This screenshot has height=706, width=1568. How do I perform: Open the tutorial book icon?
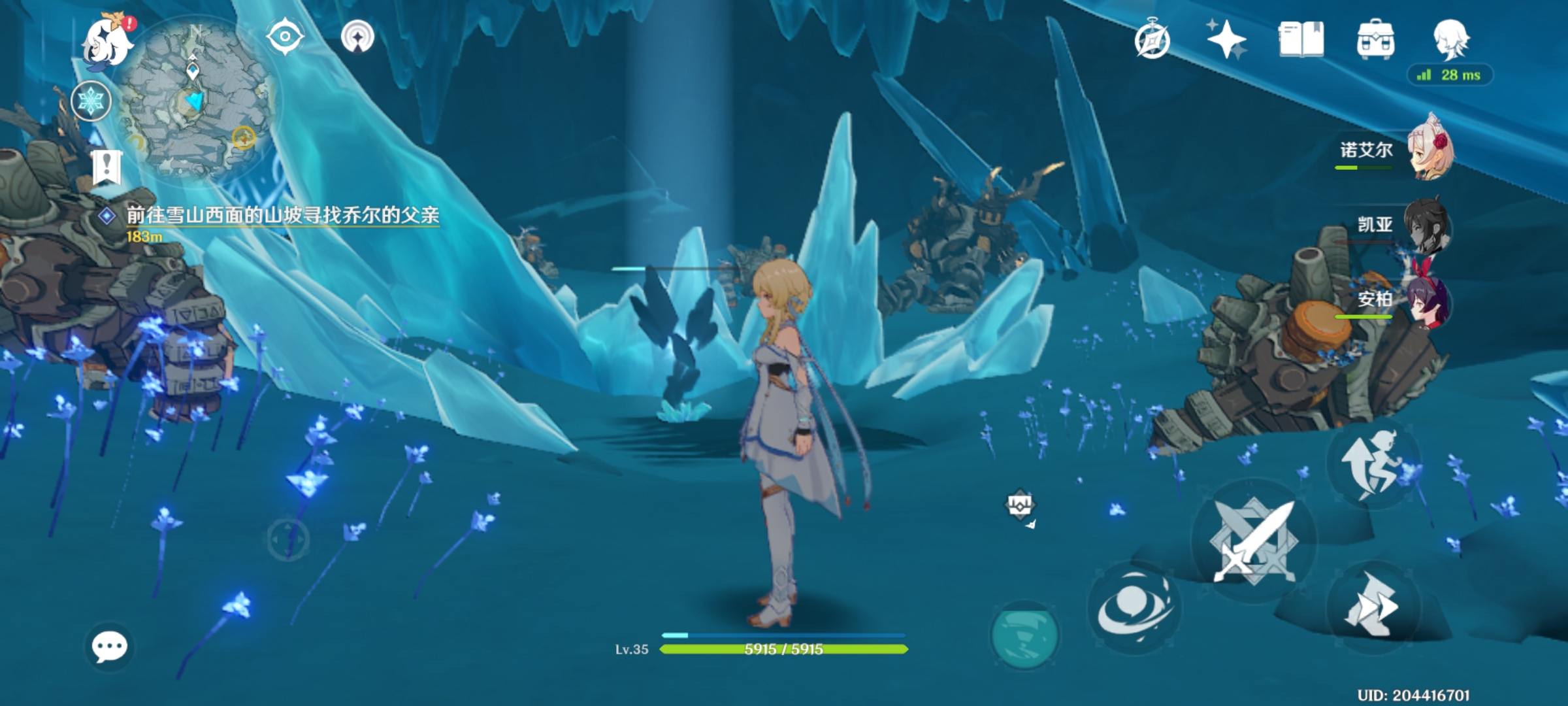pos(1301,39)
